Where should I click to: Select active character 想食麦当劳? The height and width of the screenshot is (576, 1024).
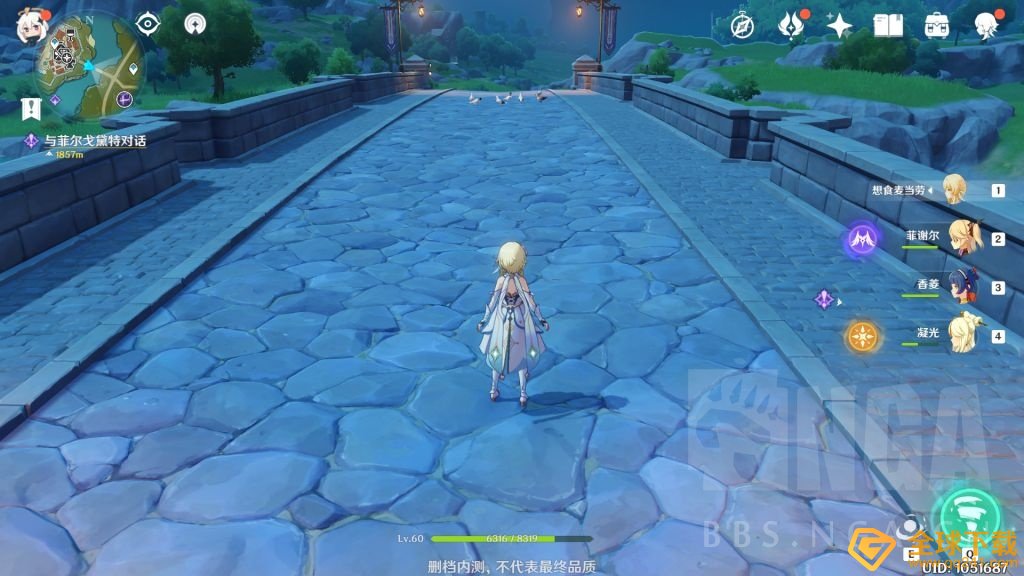(x=955, y=189)
